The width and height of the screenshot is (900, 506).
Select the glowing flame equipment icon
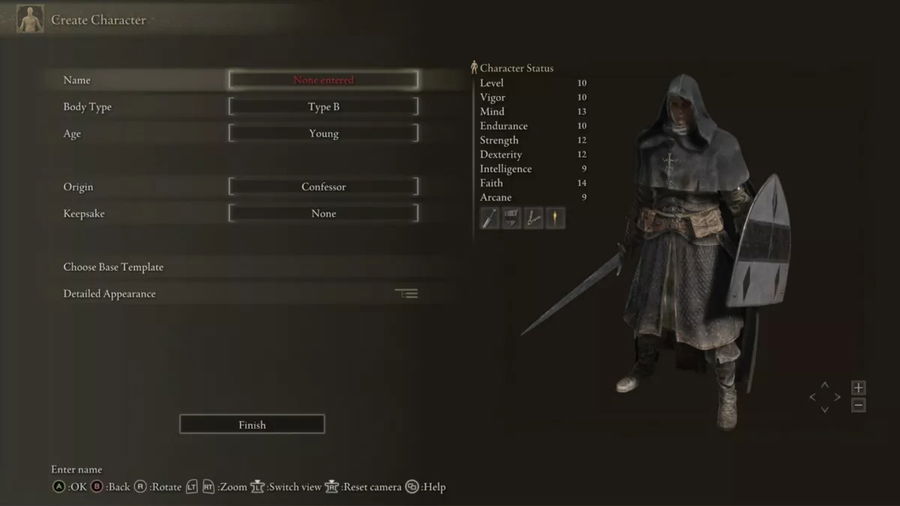[555, 219]
